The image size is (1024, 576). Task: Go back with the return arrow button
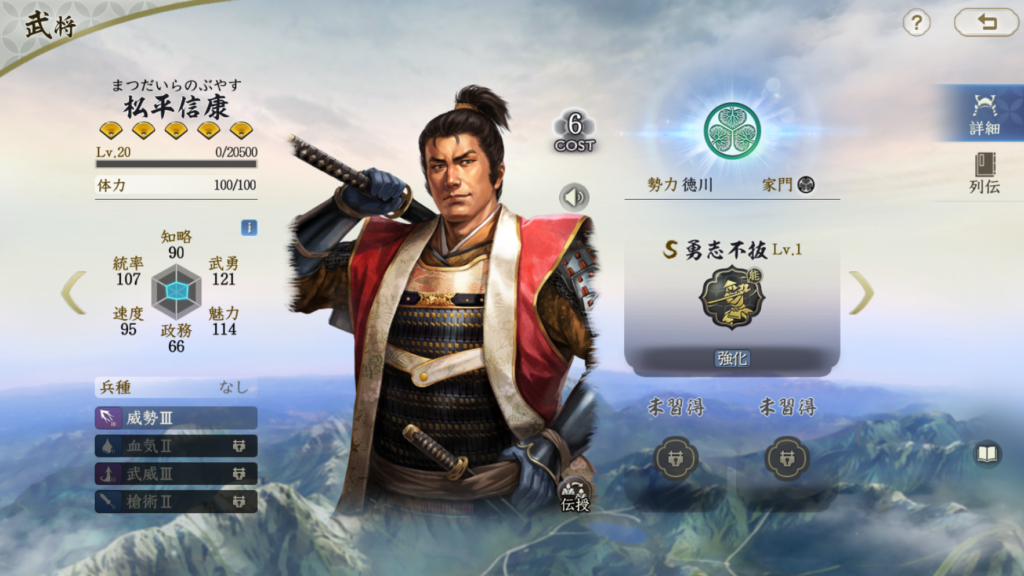tap(986, 22)
